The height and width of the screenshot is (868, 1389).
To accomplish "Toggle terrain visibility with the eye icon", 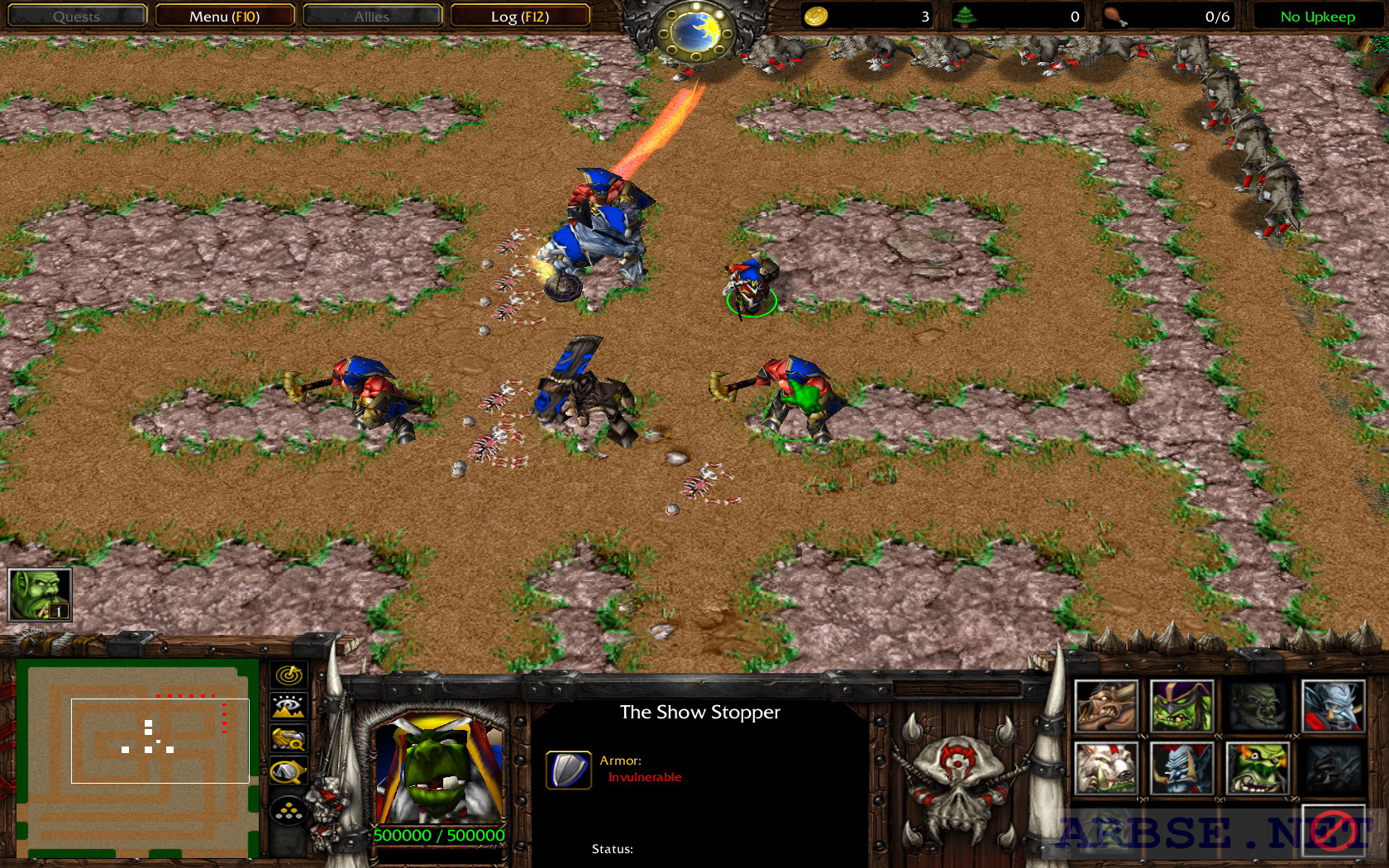I will pos(287,705).
